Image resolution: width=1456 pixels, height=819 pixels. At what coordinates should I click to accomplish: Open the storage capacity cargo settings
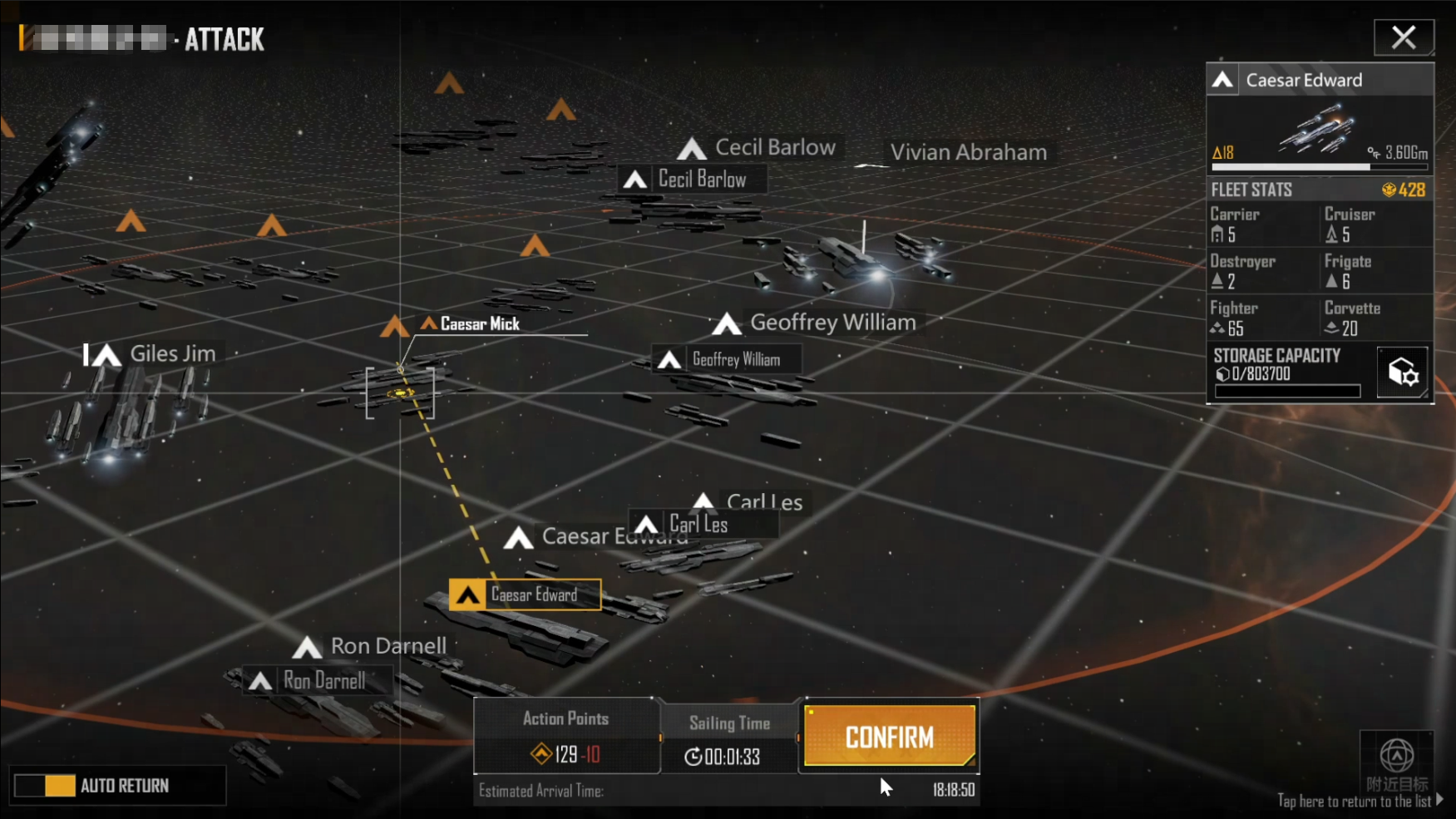[x=1402, y=372]
